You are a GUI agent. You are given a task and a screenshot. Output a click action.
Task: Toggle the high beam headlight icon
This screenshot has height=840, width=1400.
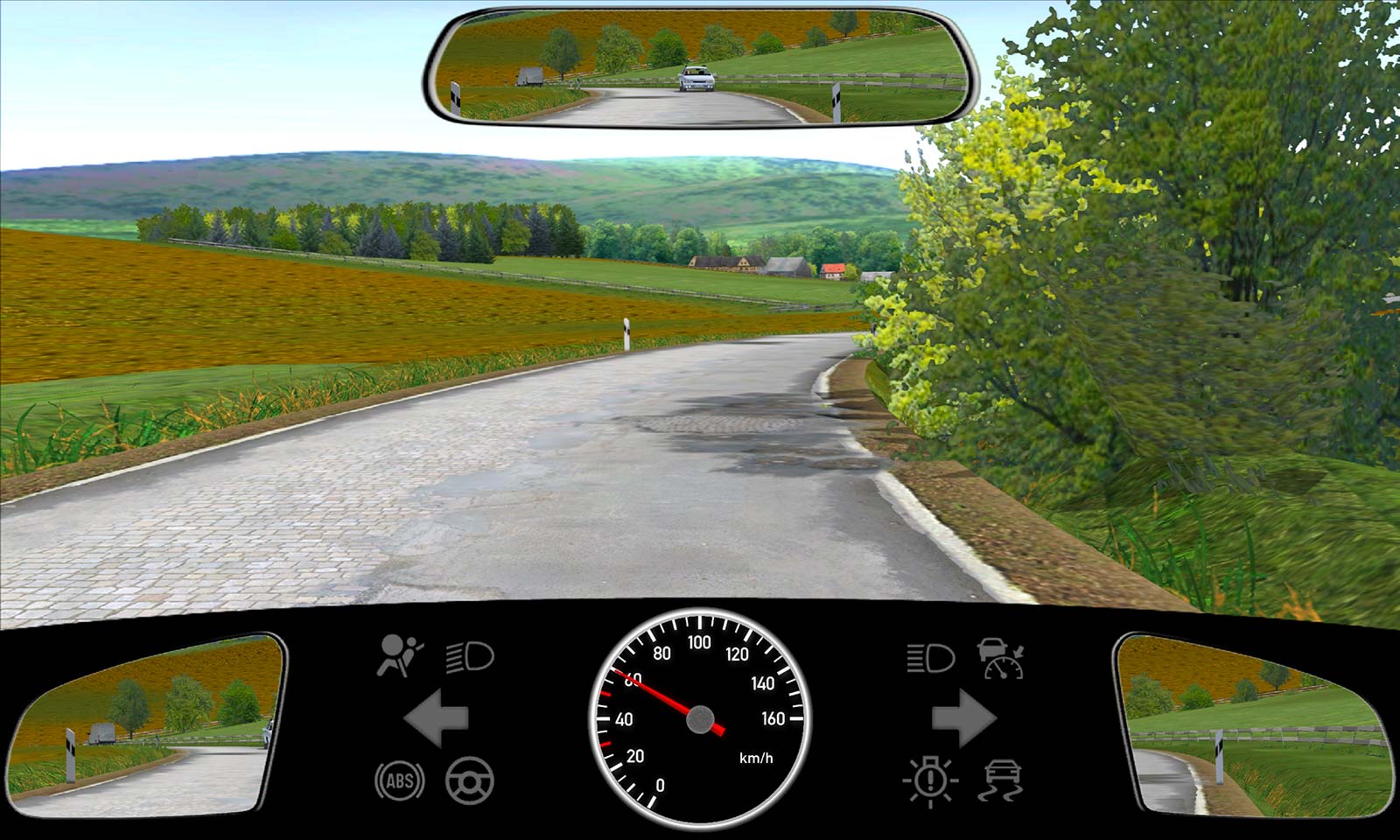pos(930,657)
